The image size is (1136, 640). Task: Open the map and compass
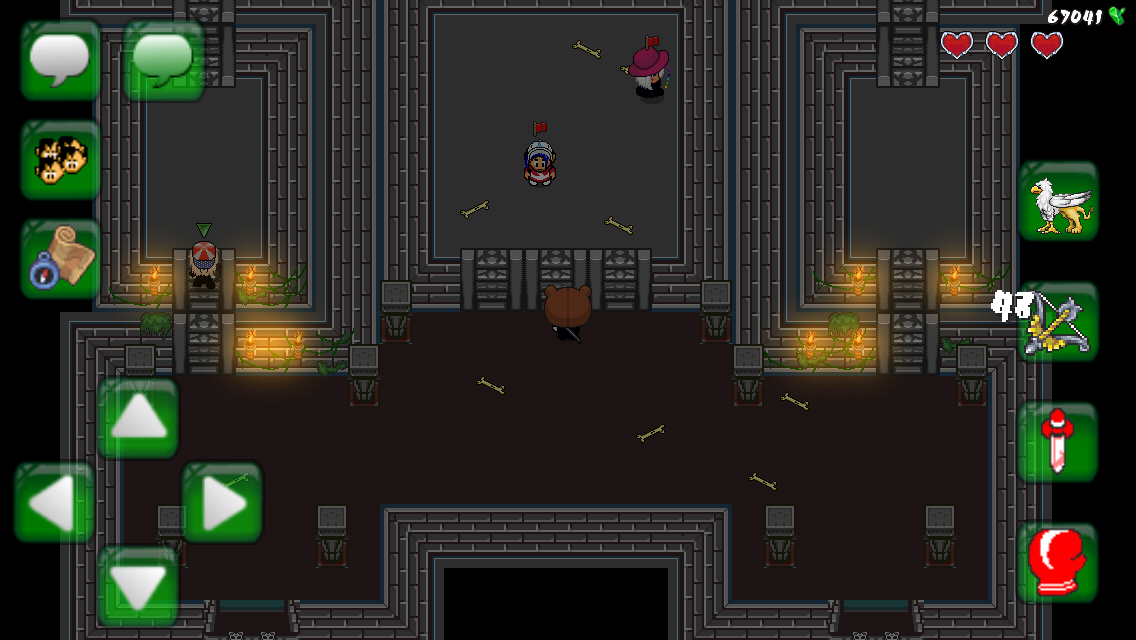click(60, 259)
